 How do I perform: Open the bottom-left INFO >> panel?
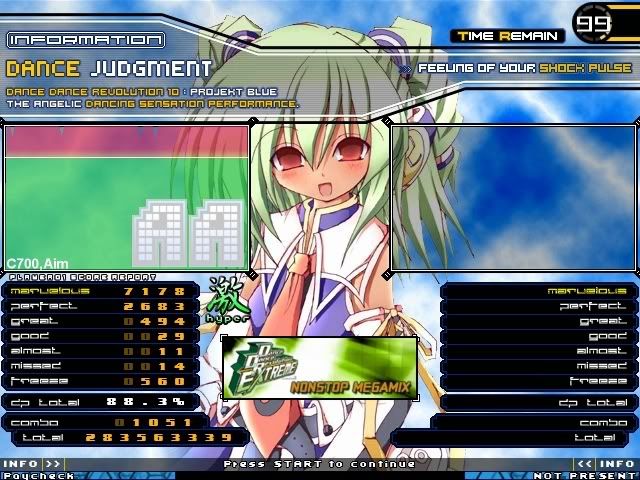pyautogui.click(x=32, y=464)
